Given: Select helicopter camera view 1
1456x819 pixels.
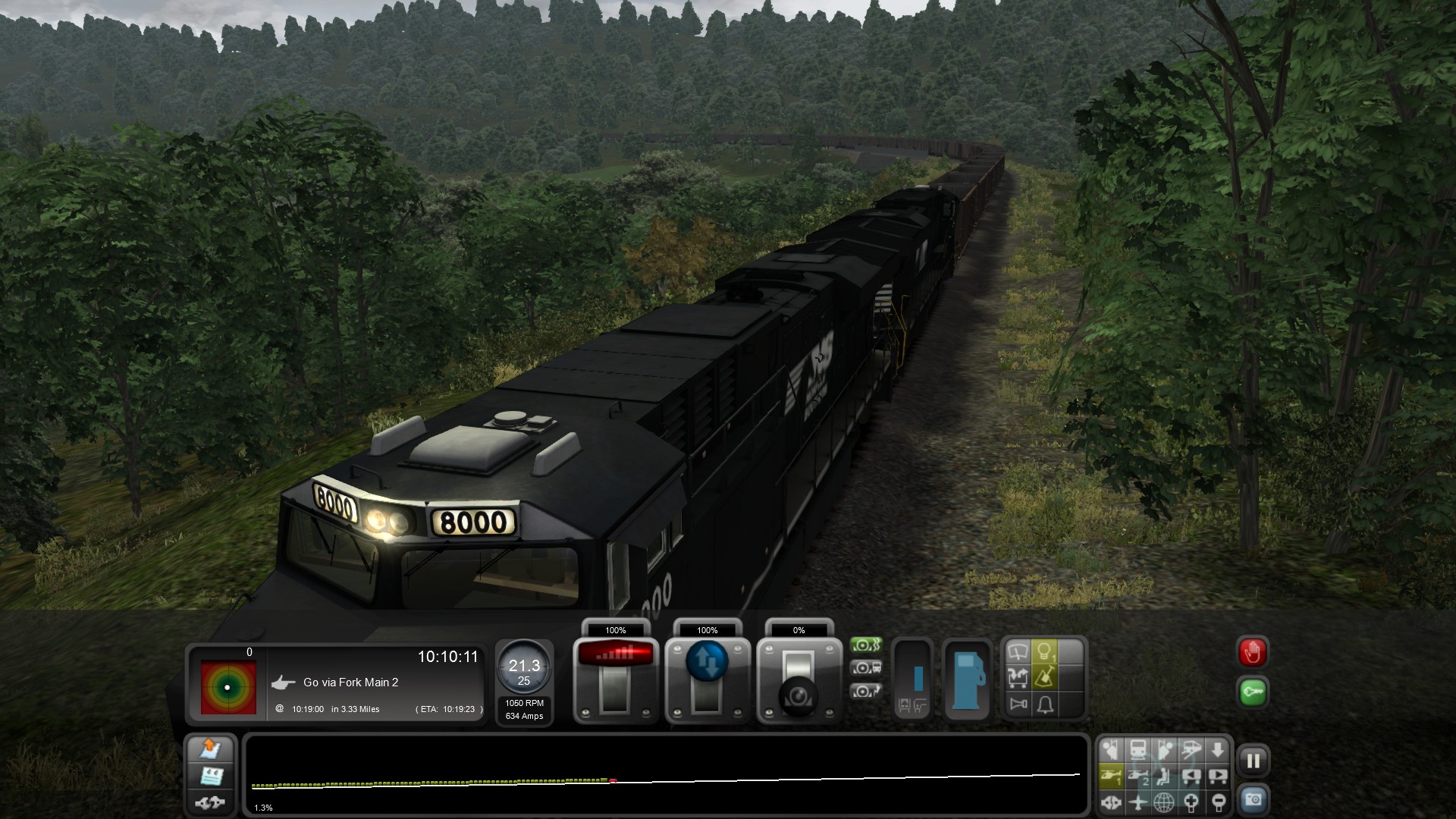Looking at the screenshot, I should pos(1111,776).
